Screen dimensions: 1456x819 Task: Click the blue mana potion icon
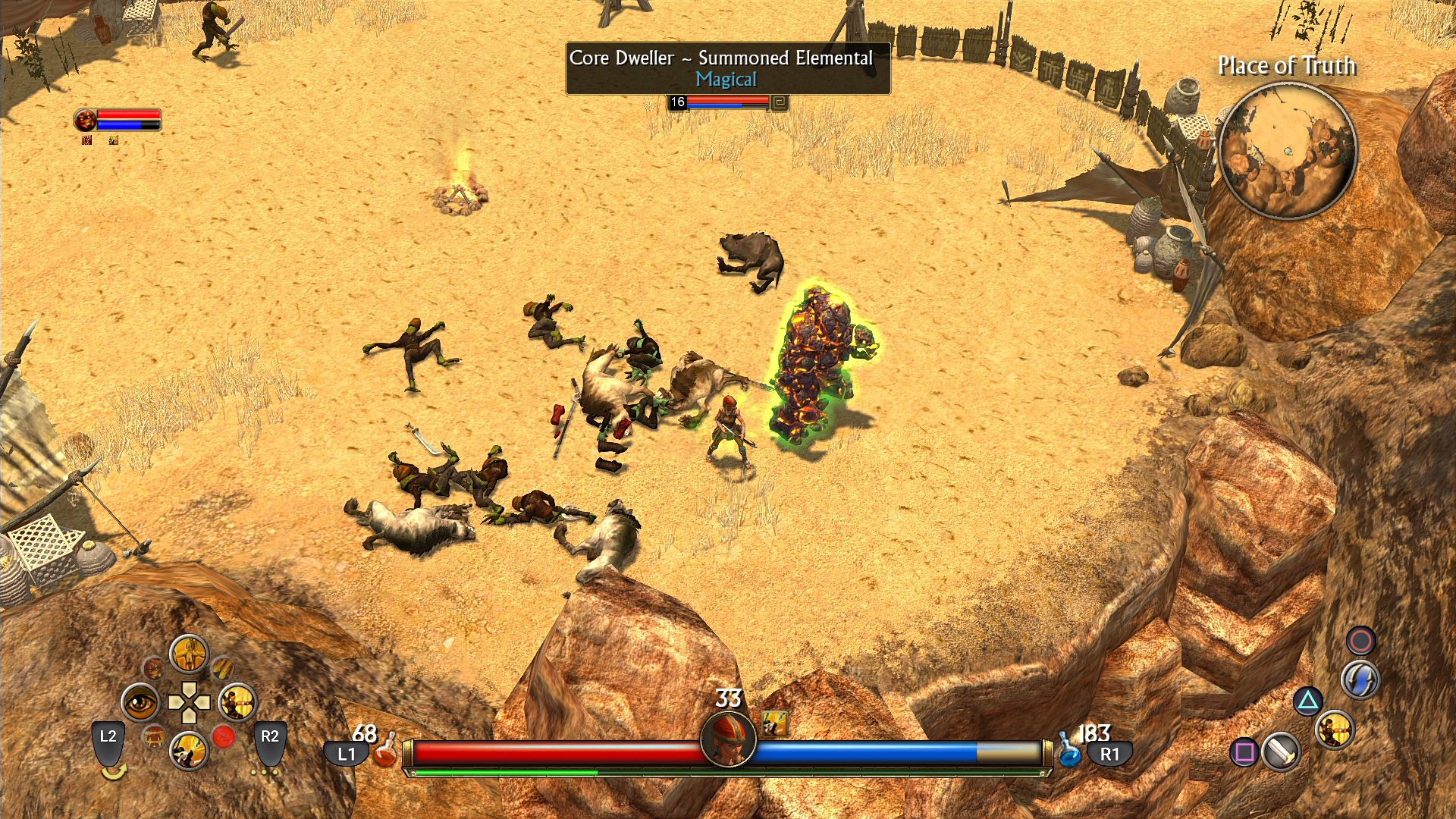click(1069, 749)
